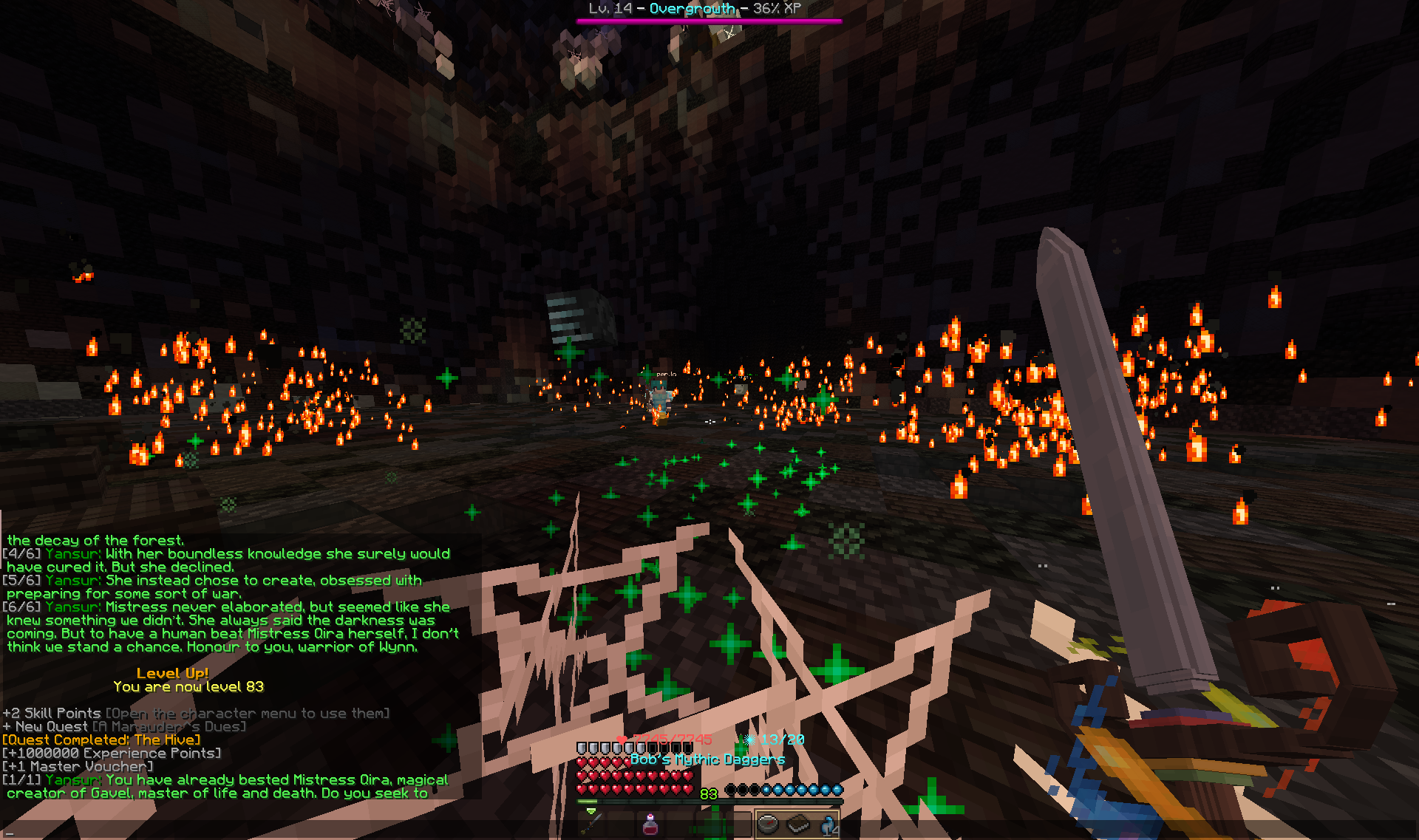Select the blue soul point item
1419x840 pixels.
tap(828, 823)
